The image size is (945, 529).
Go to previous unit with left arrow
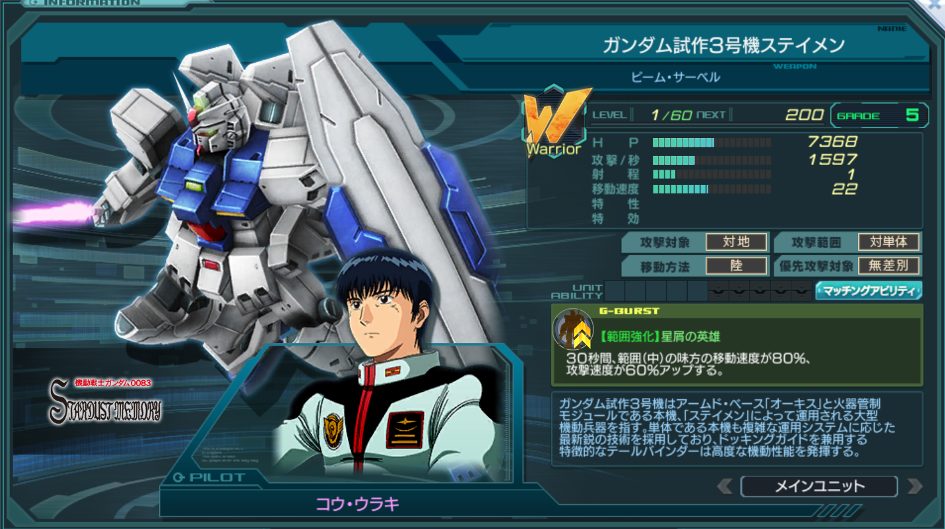(726, 487)
